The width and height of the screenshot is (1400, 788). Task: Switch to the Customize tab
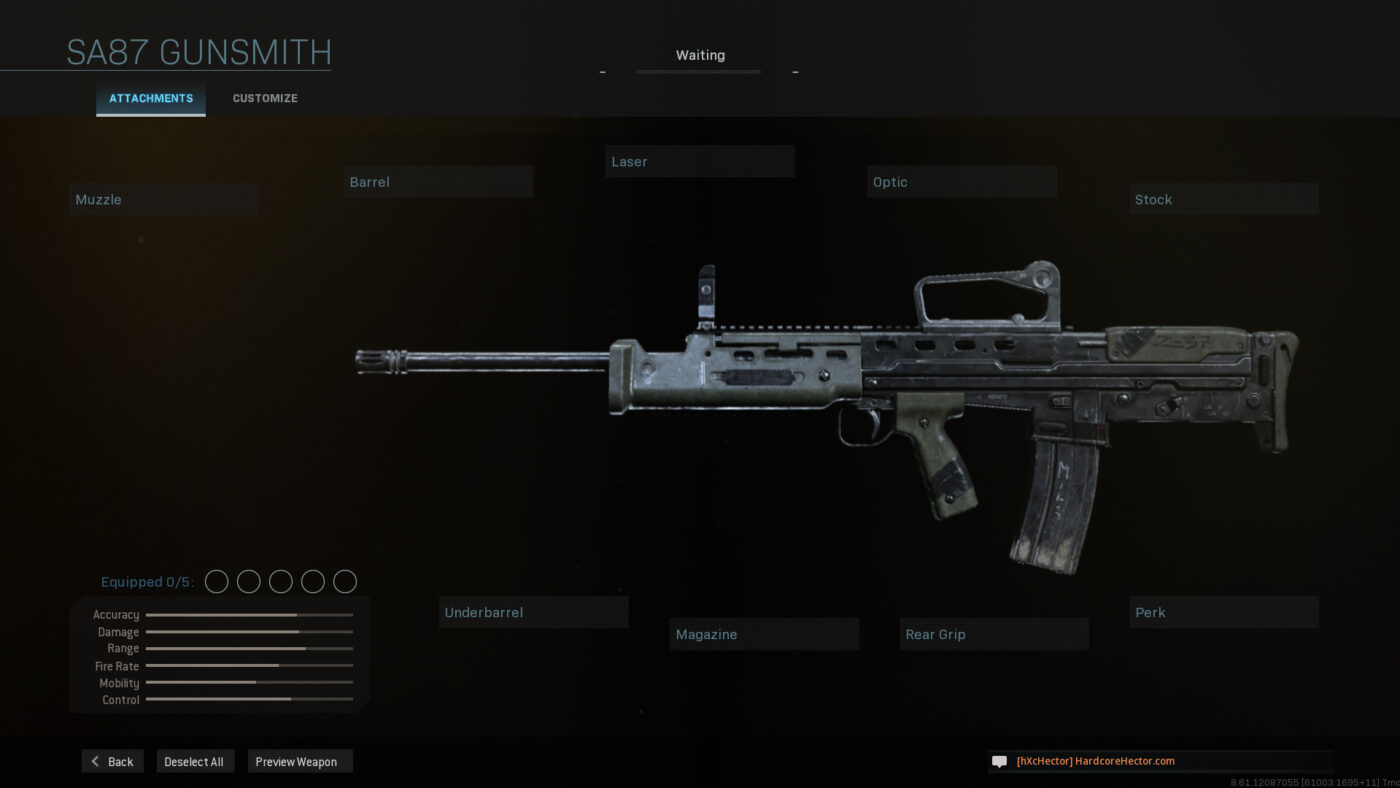tap(264, 98)
